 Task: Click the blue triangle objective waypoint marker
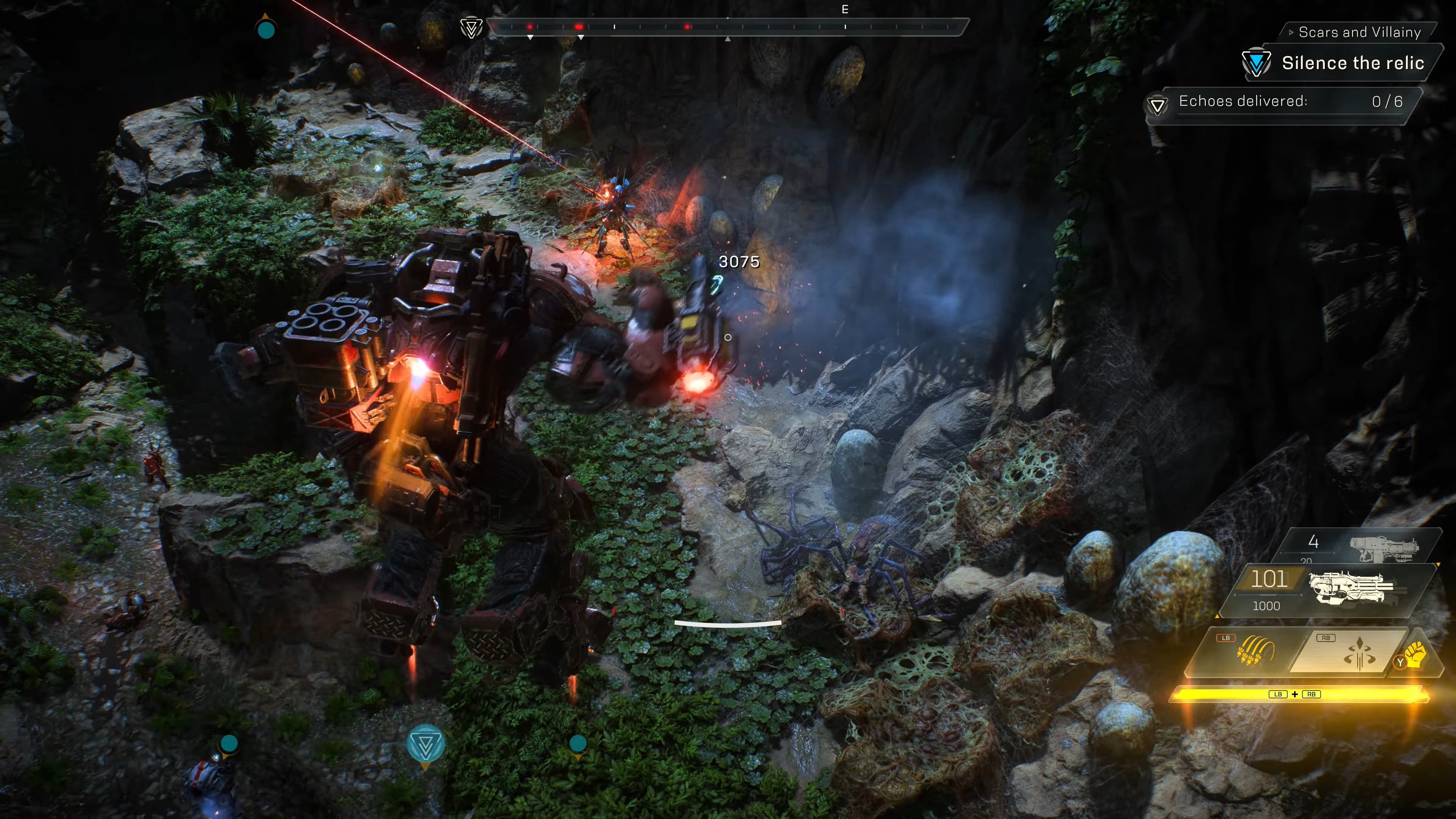pos(425,745)
